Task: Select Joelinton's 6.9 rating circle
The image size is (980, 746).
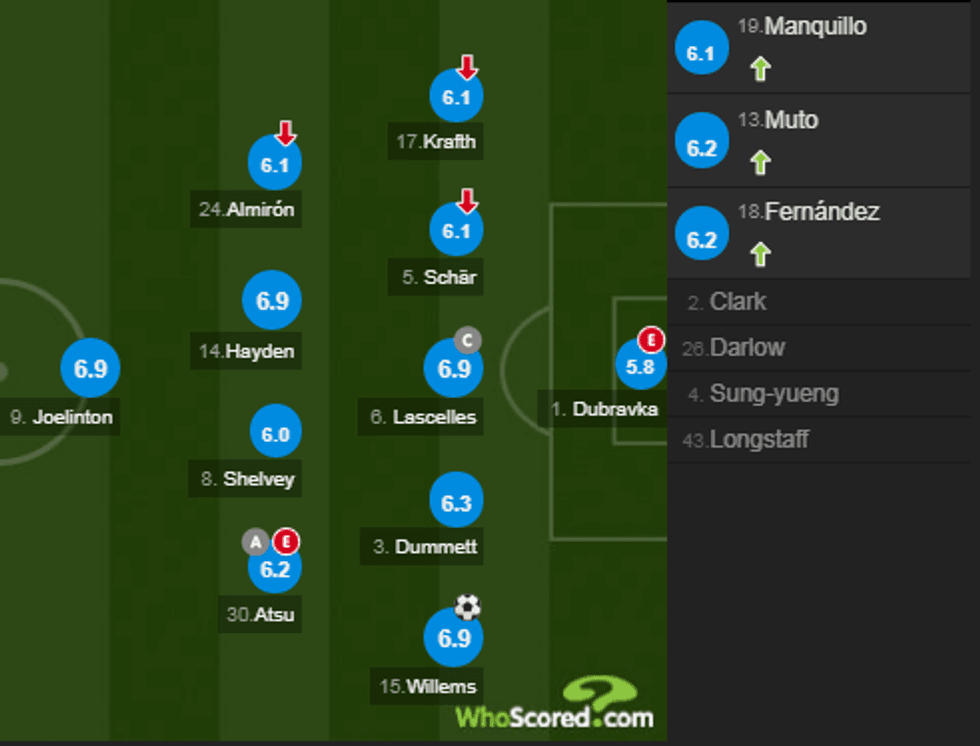Action: (x=90, y=368)
